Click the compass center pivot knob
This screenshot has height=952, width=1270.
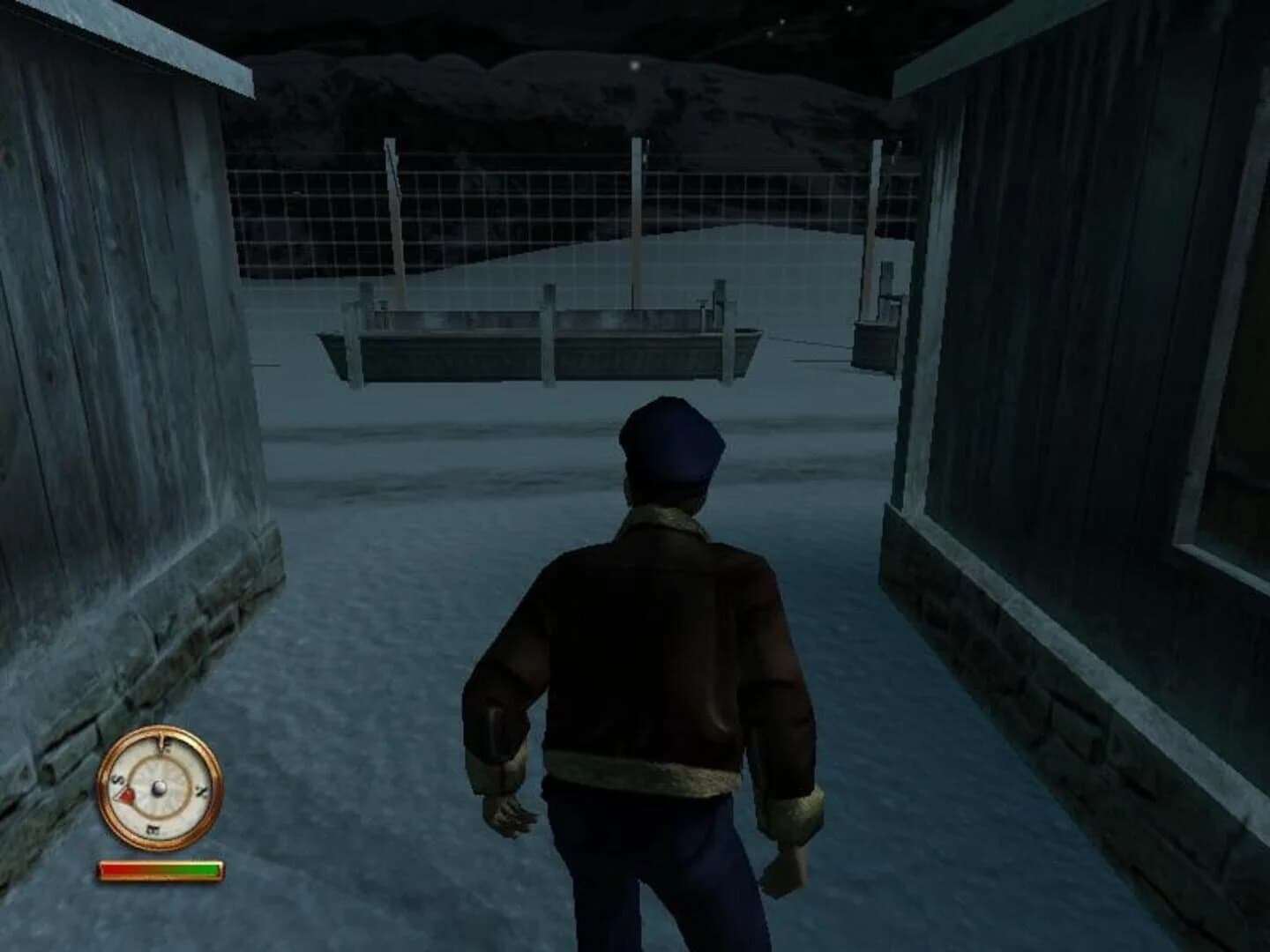160,789
